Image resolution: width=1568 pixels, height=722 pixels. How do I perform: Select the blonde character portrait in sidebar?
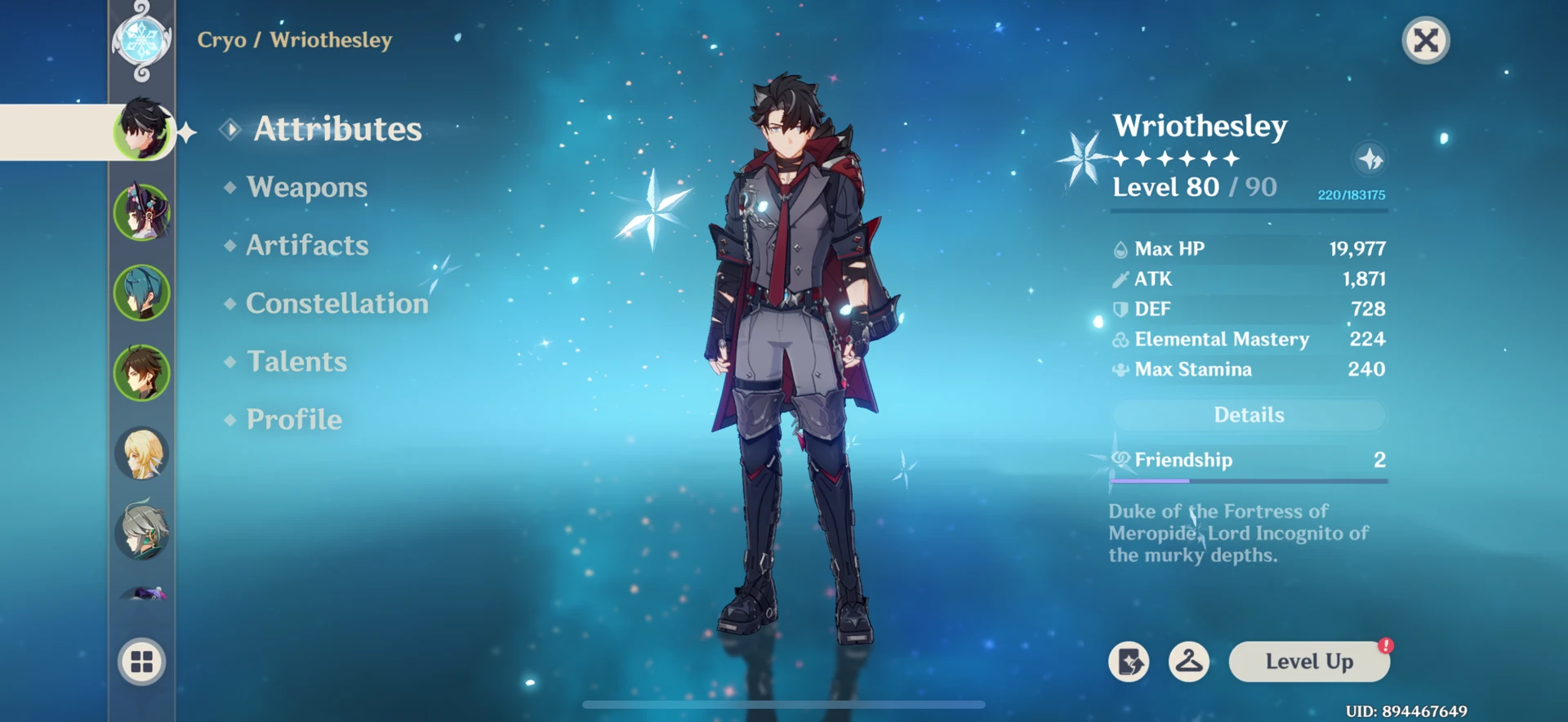141,453
